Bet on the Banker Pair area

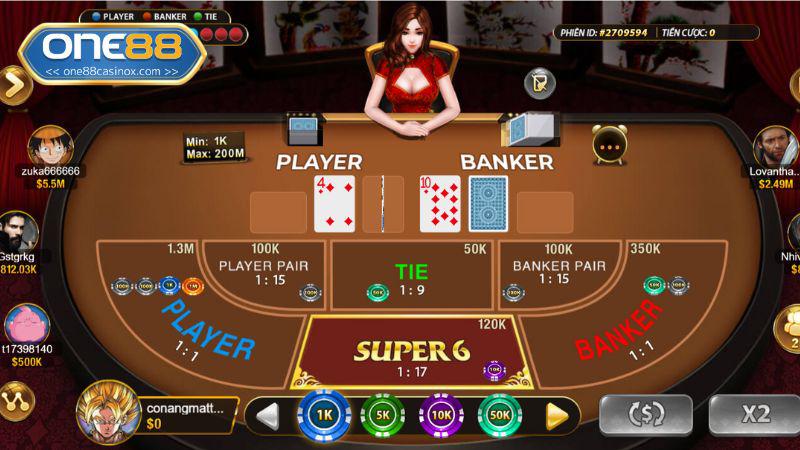[x=559, y=272]
